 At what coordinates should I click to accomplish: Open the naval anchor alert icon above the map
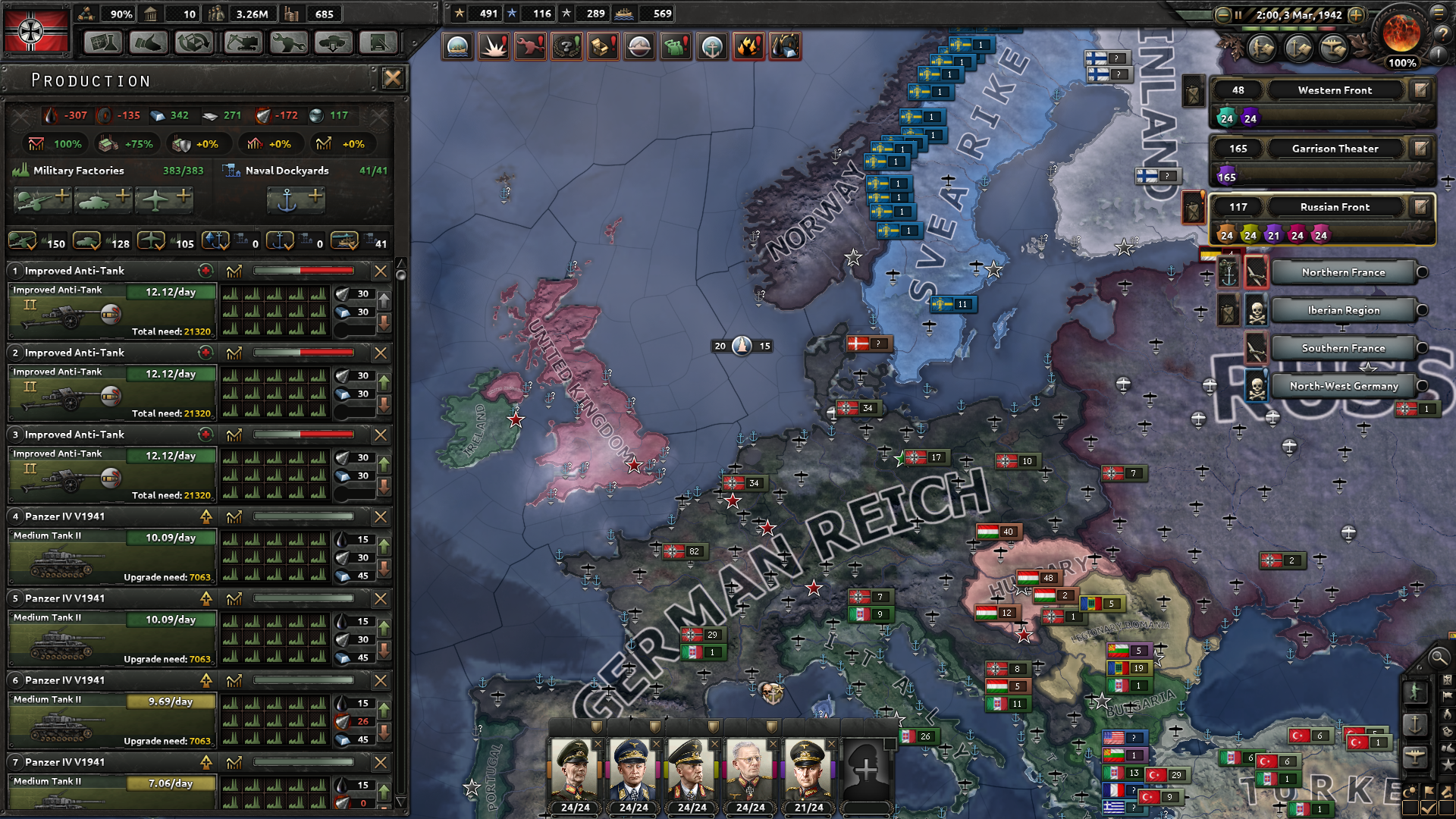pyautogui.click(x=712, y=46)
